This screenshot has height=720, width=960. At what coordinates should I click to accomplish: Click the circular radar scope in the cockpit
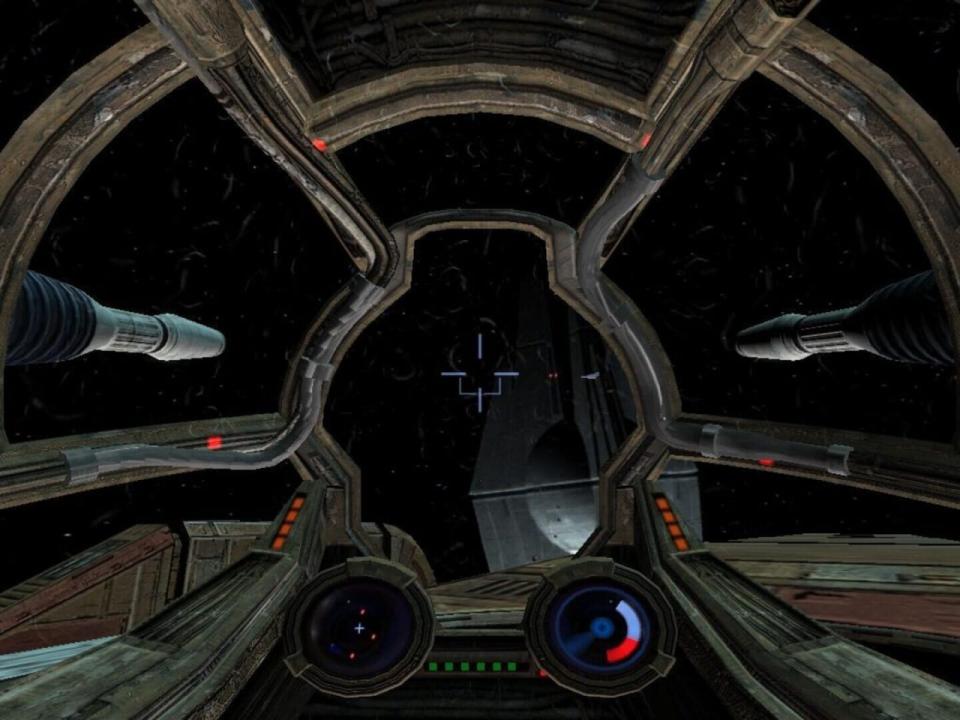tap(358, 628)
